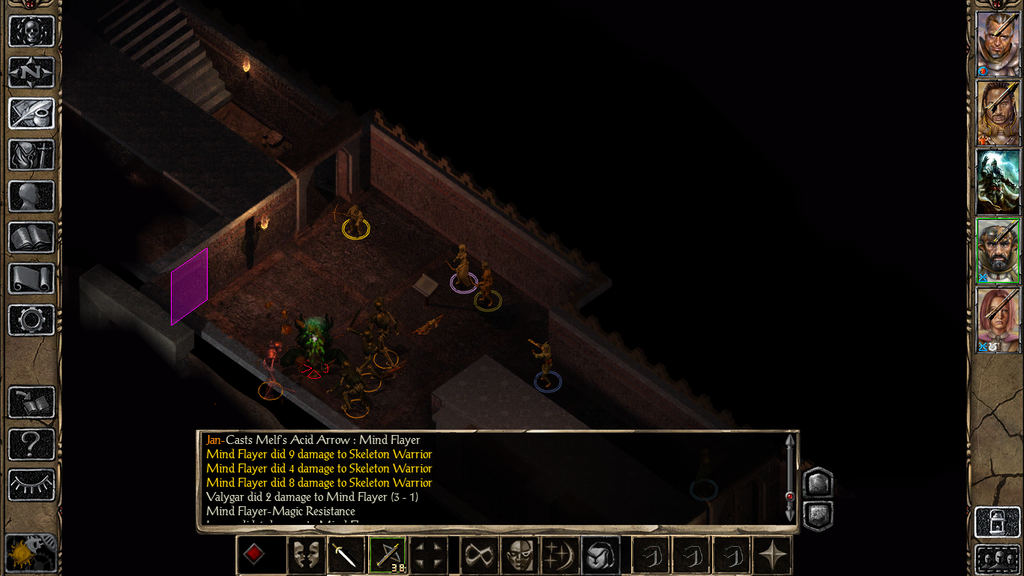Show the character record with the head icon
Image resolution: width=1024 pixels, height=576 pixels.
tap(31, 196)
